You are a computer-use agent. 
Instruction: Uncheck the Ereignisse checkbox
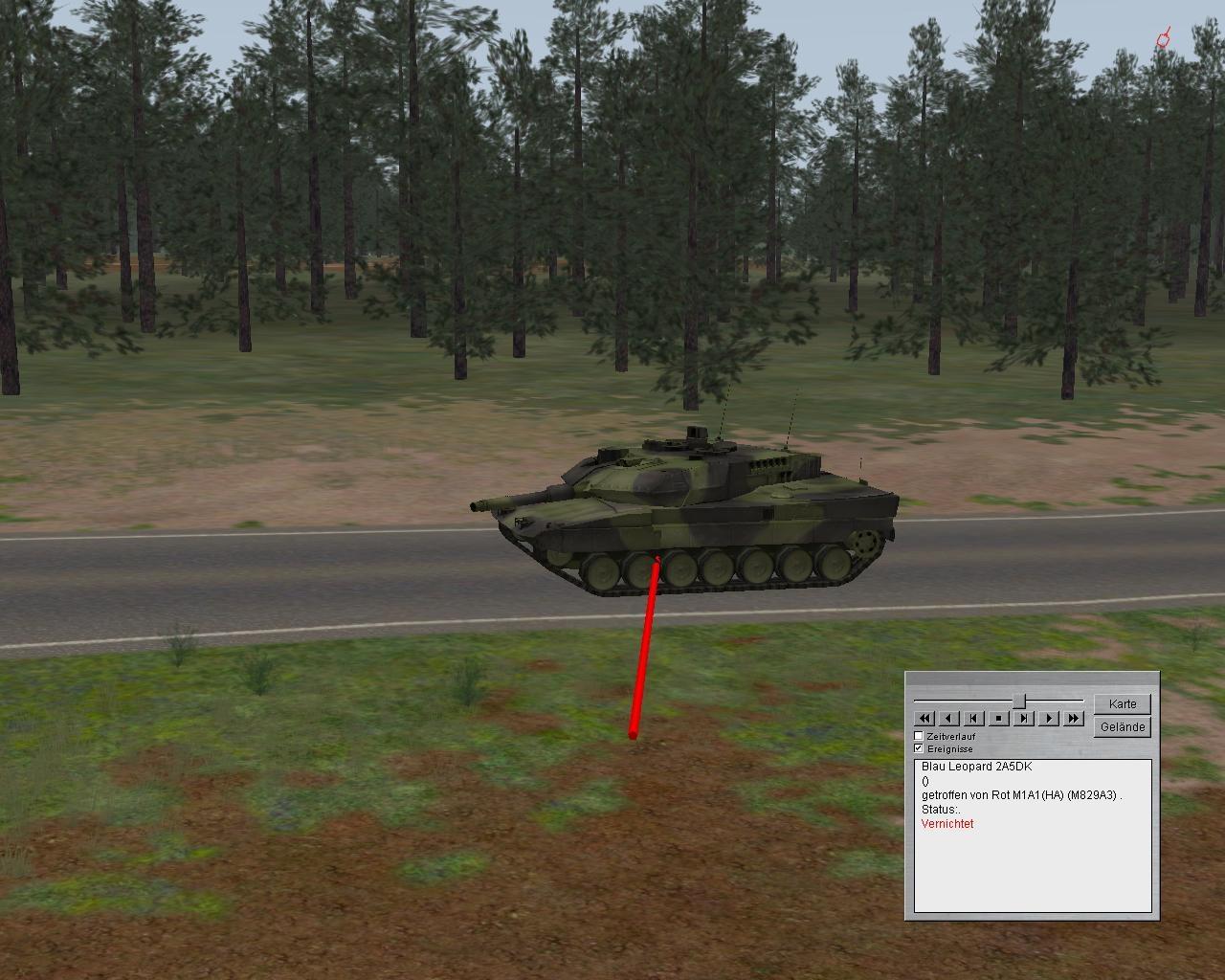[919, 748]
